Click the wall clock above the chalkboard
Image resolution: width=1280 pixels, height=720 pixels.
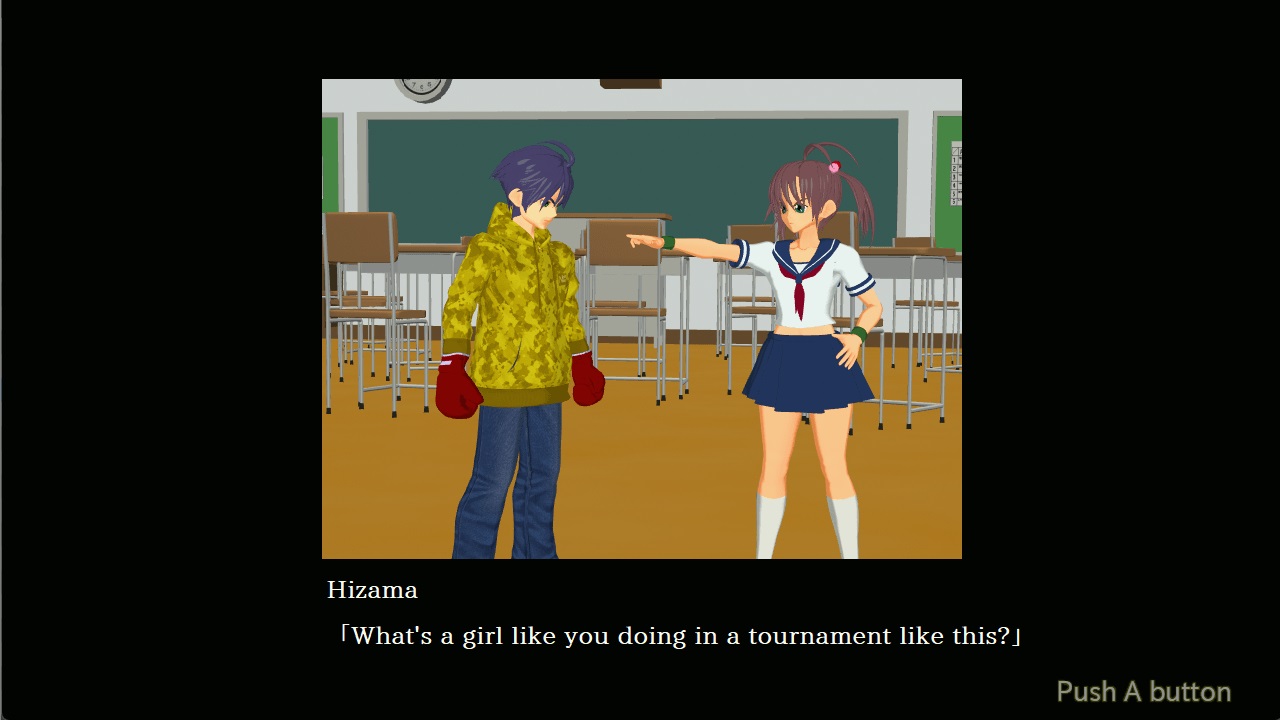point(424,89)
